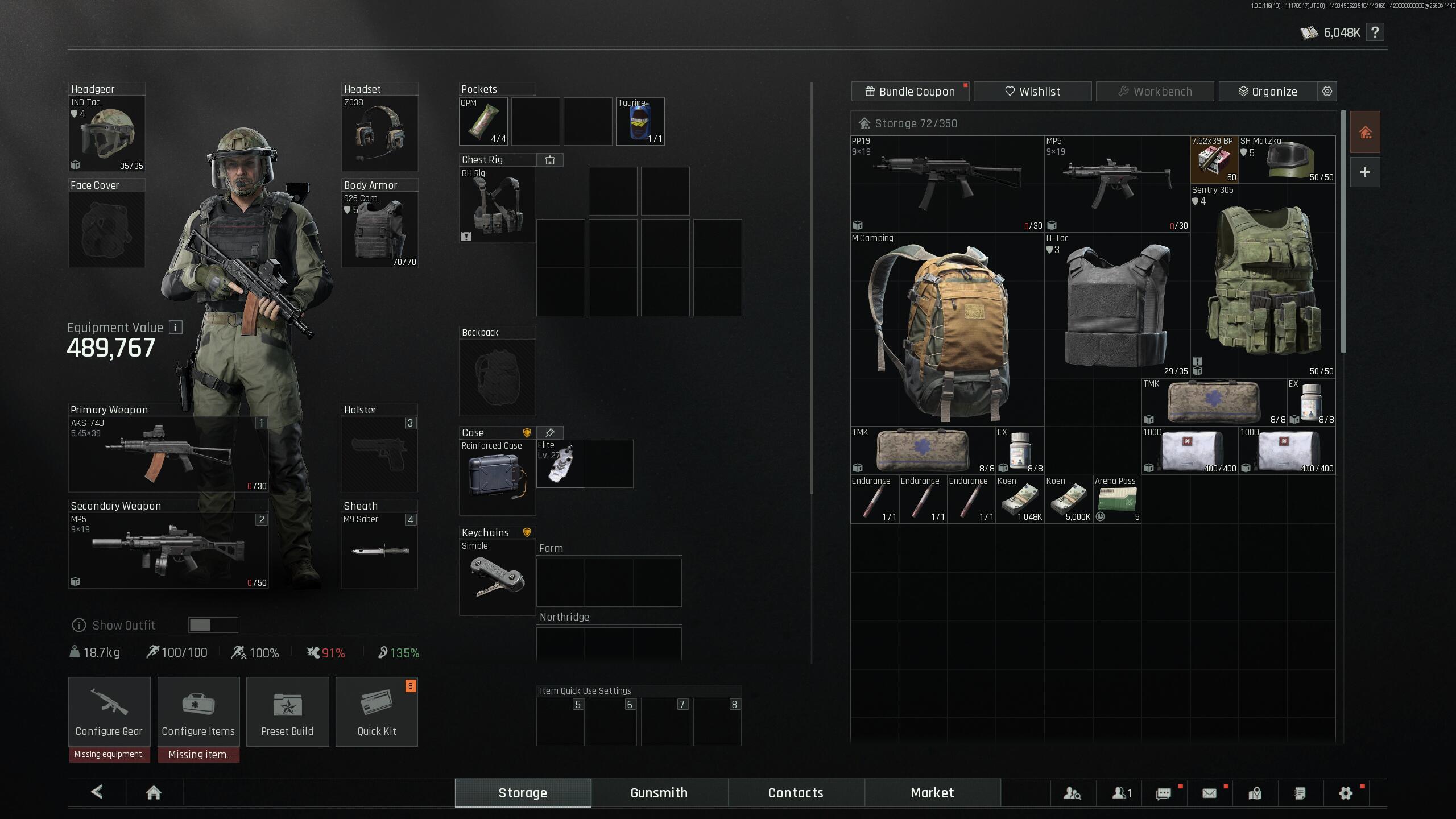This screenshot has height=819, width=1456.
Task: Click the Configure Items button
Action: coord(198,711)
